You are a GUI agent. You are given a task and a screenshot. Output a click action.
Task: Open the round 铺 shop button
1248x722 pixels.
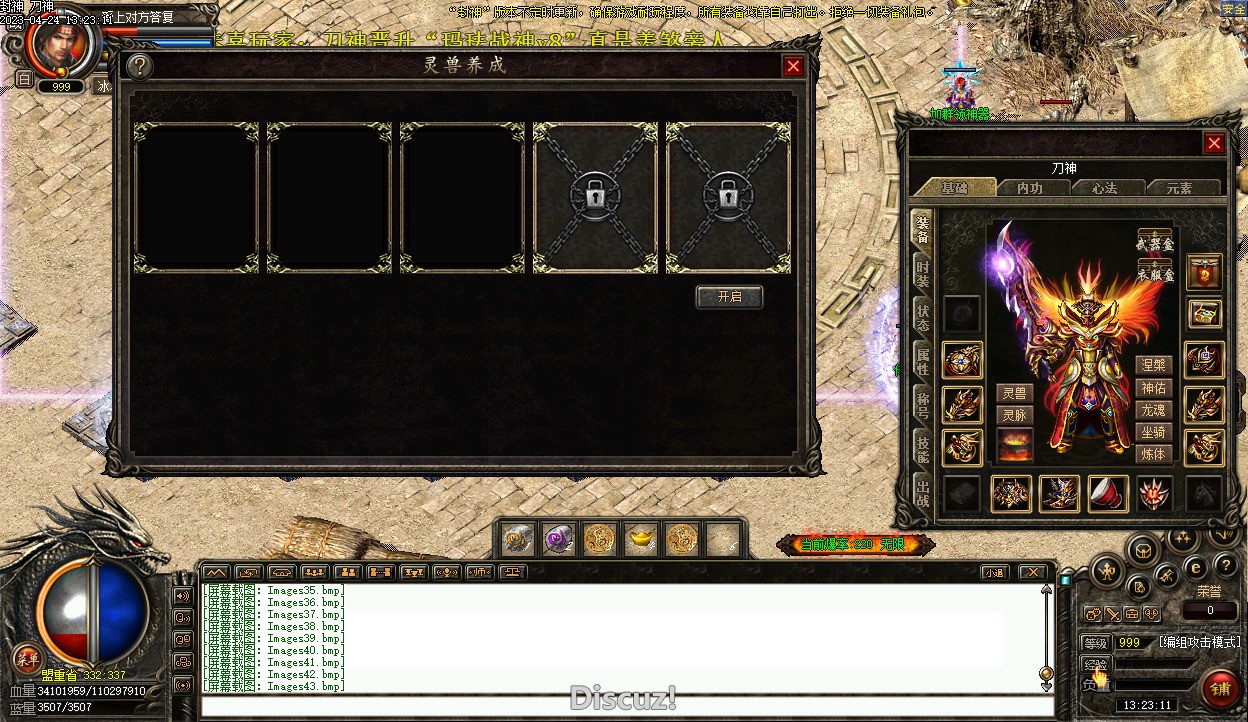click(x=1220, y=689)
